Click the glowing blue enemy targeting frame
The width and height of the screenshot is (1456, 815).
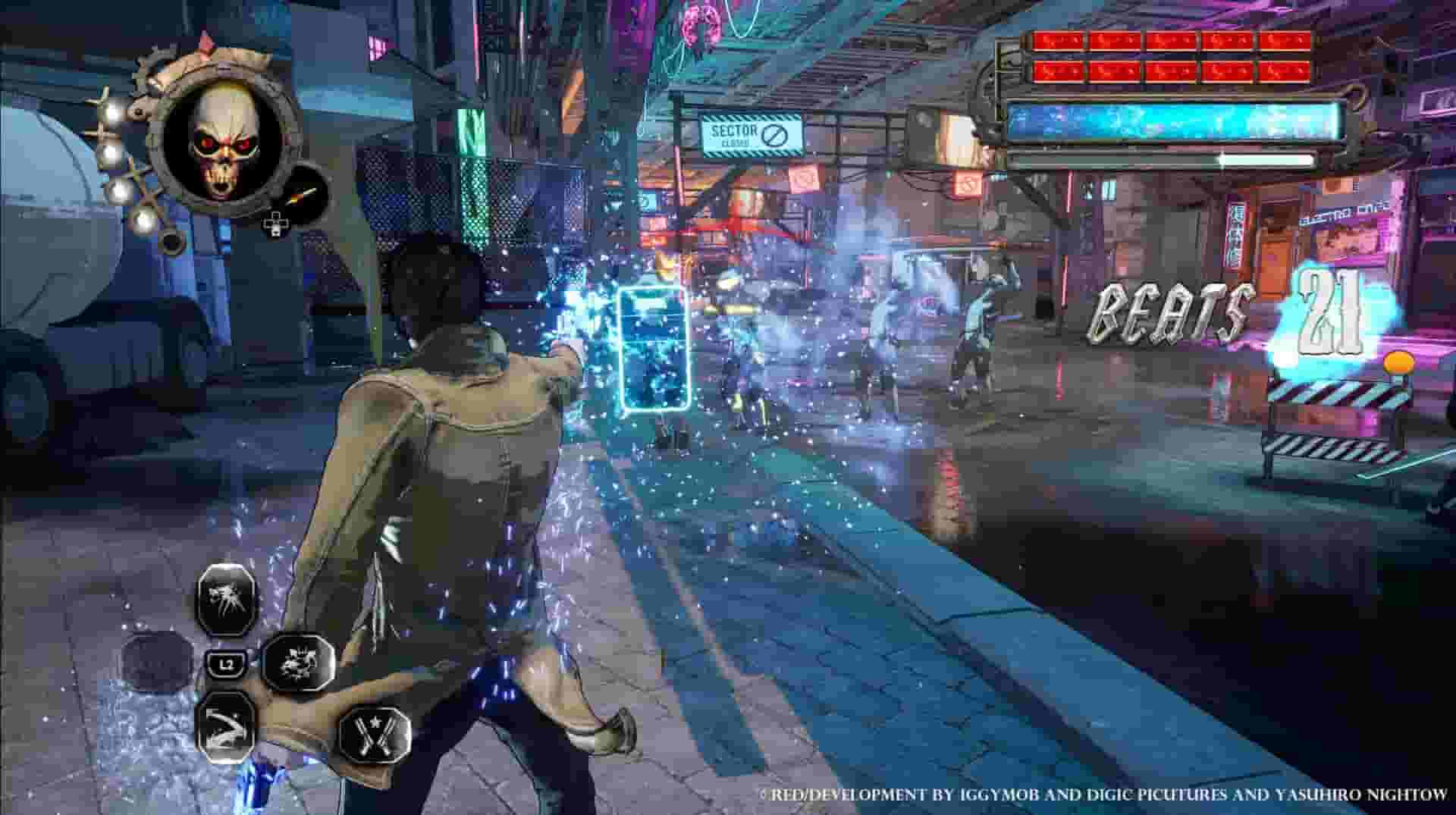[x=654, y=349]
